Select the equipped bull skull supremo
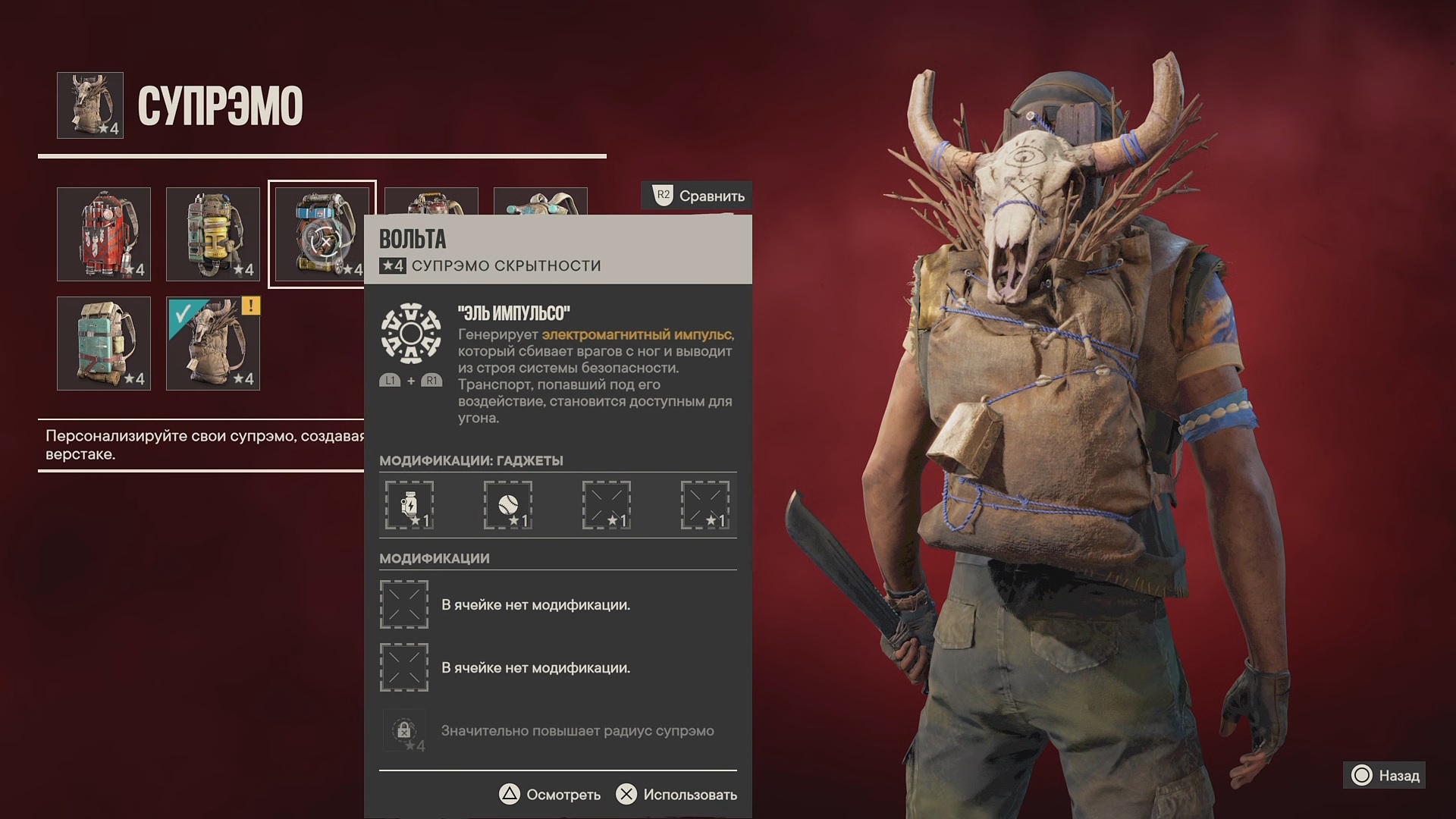The image size is (1456, 819). coord(213,344)
